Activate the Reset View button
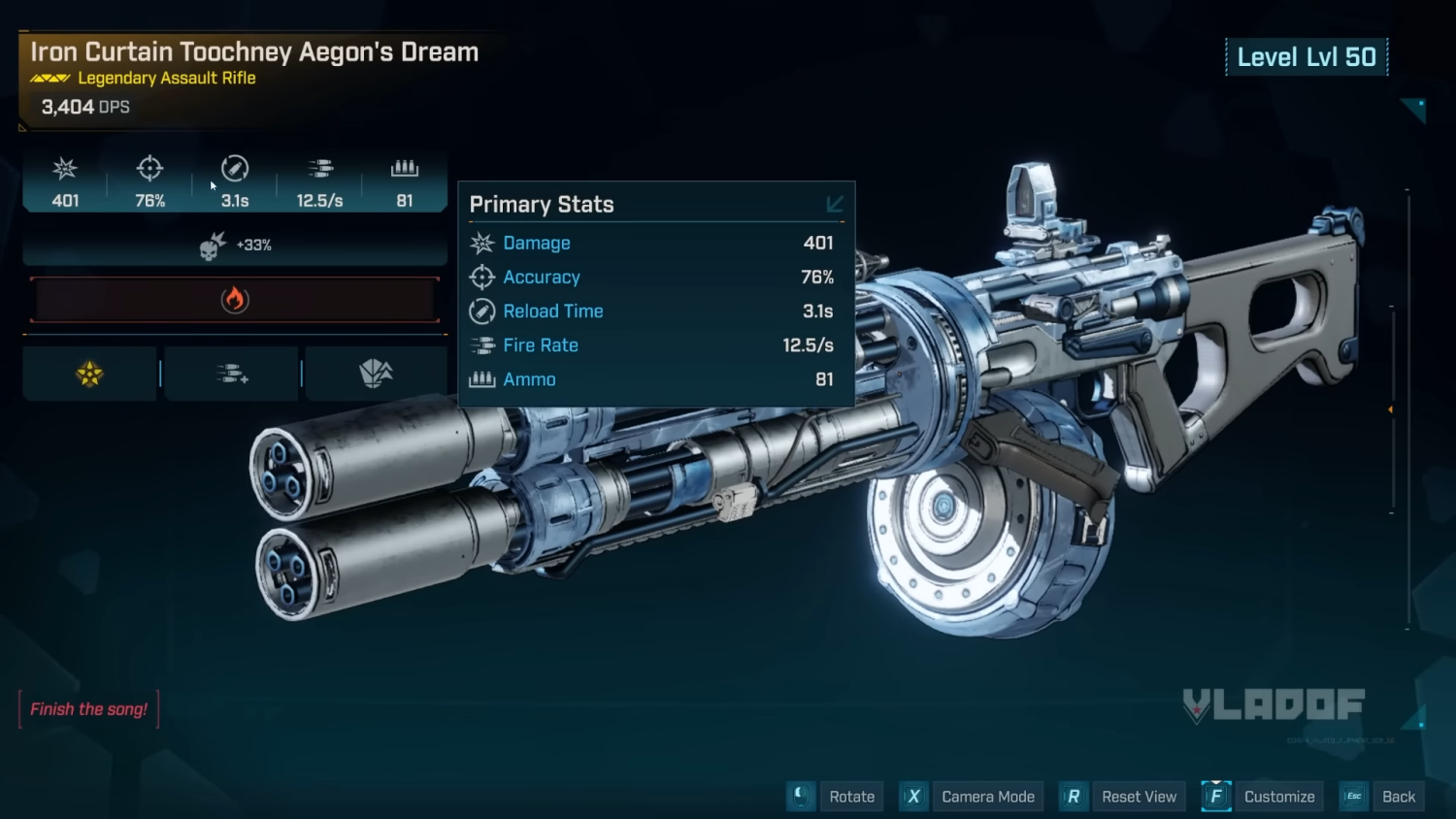 (1138, 797)
